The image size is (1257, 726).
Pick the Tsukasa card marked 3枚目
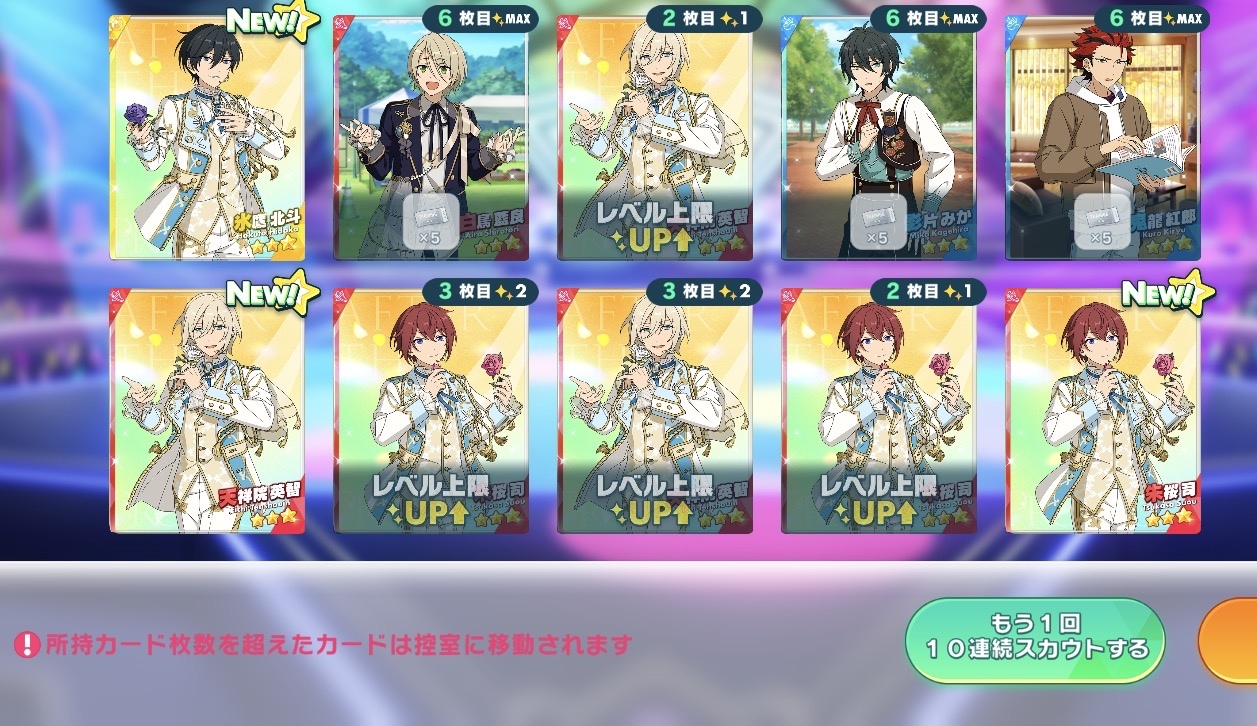(x=430, y=412)
